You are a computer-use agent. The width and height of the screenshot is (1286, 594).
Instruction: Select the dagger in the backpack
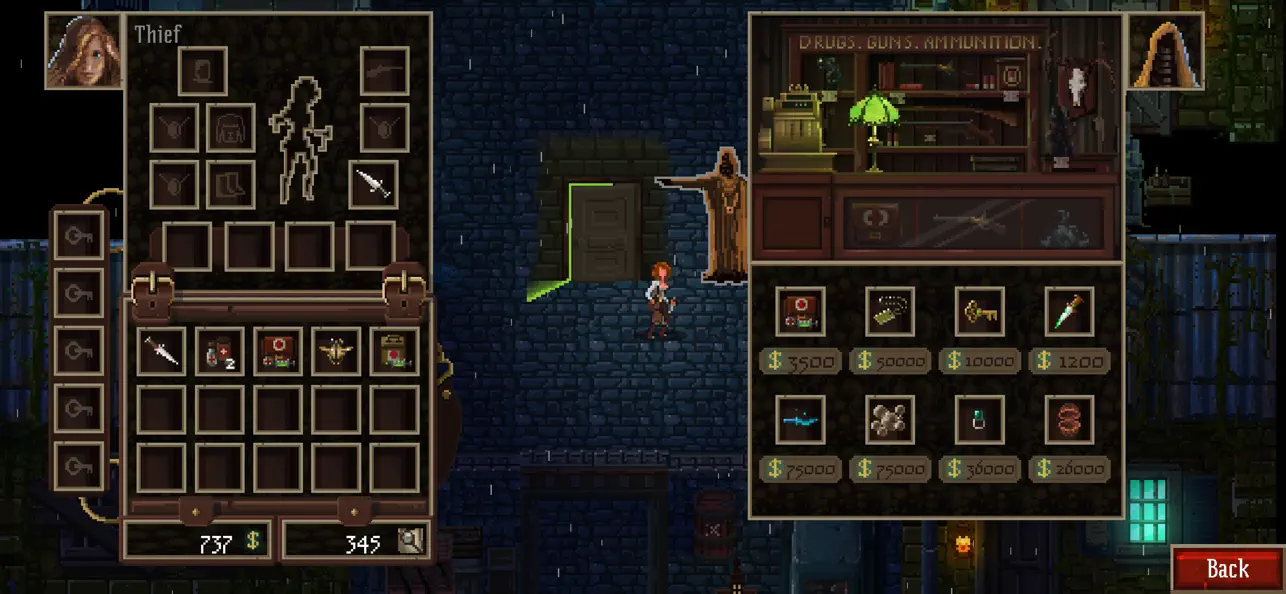pos(161,352)
